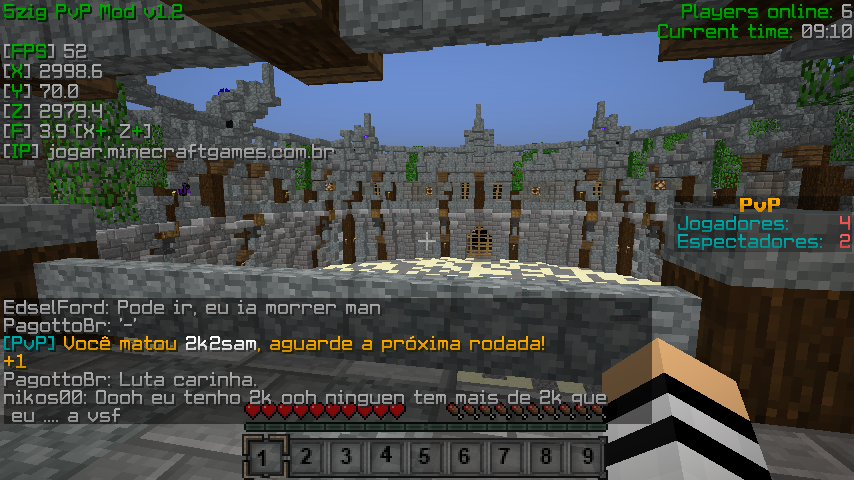Switch to hotbar slot 8
Viewport: 854px width, 480px height.
point(545,458)
